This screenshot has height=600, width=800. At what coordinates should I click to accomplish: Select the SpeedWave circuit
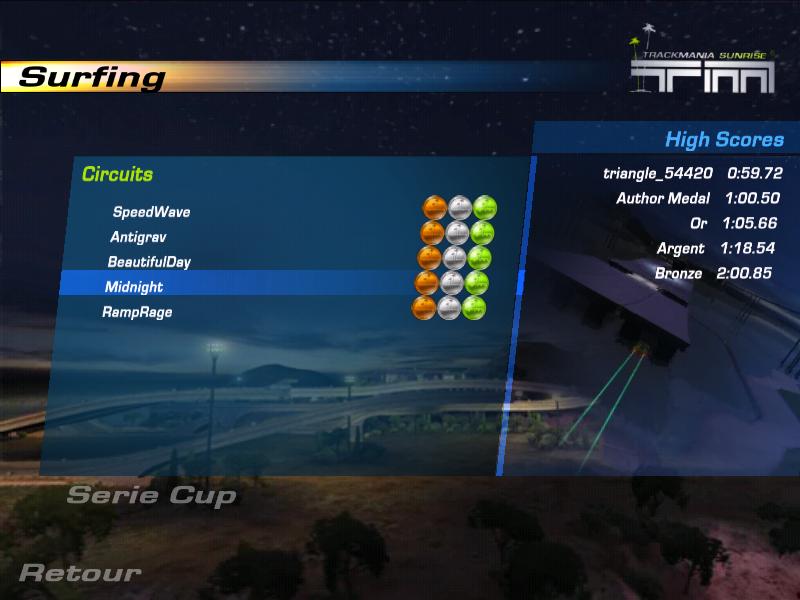point(151,212)
